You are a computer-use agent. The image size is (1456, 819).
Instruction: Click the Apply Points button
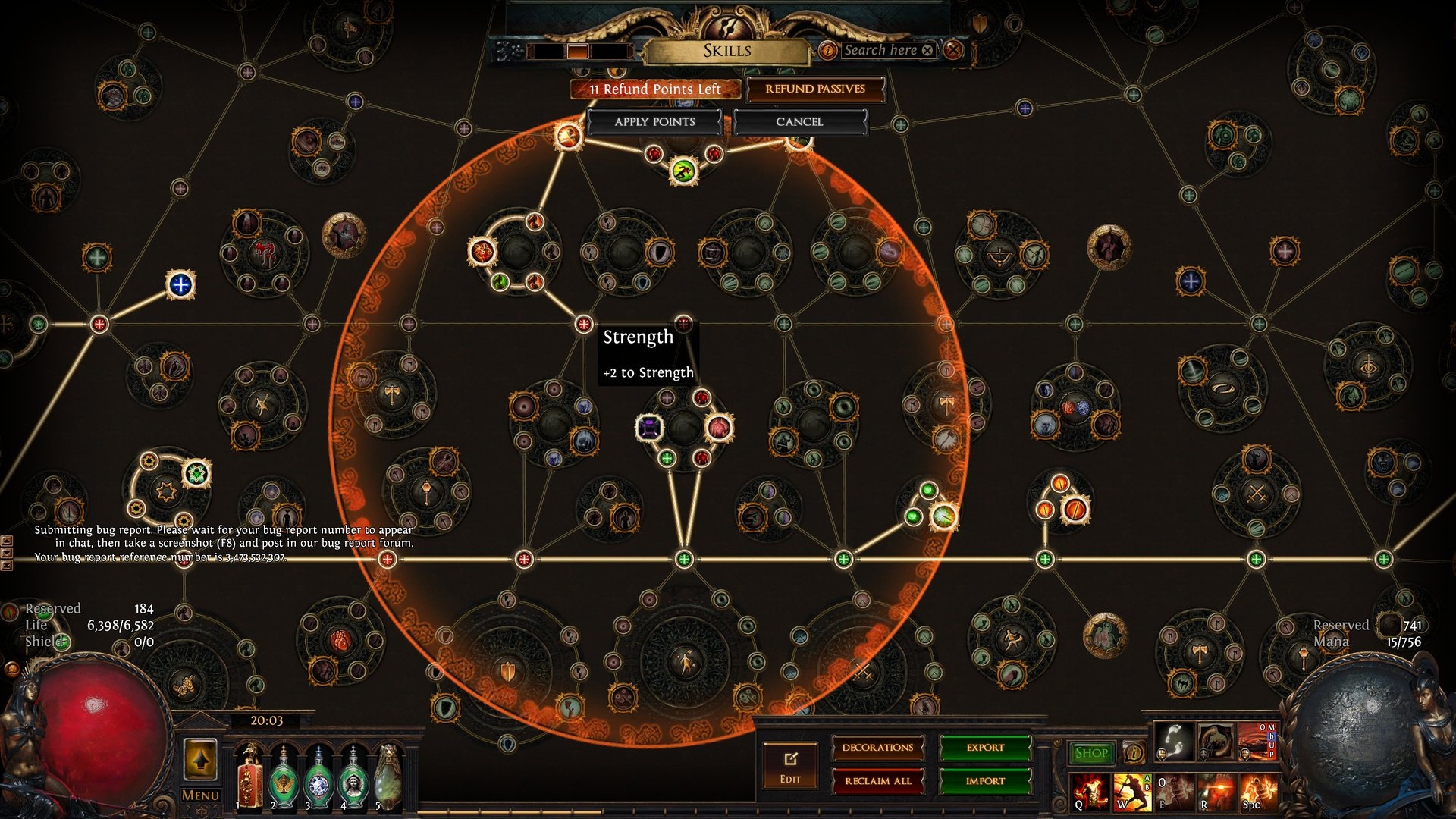point(654,122)
